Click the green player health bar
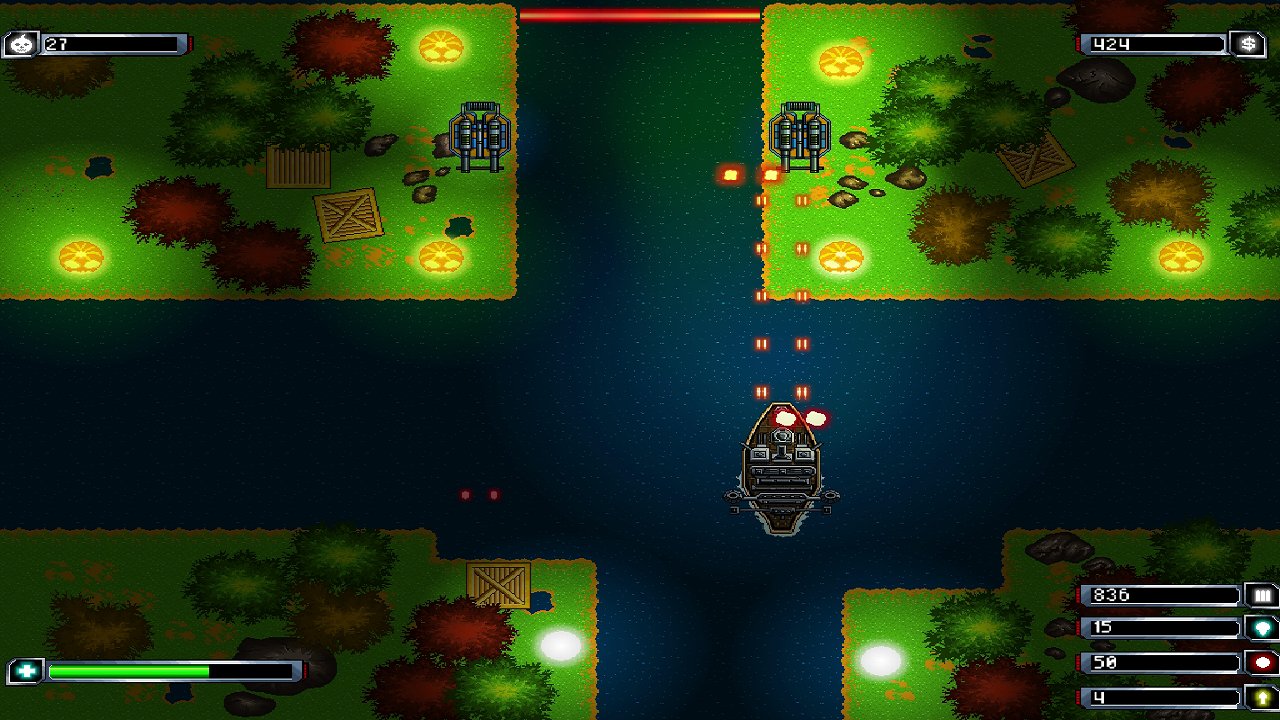 130,672
